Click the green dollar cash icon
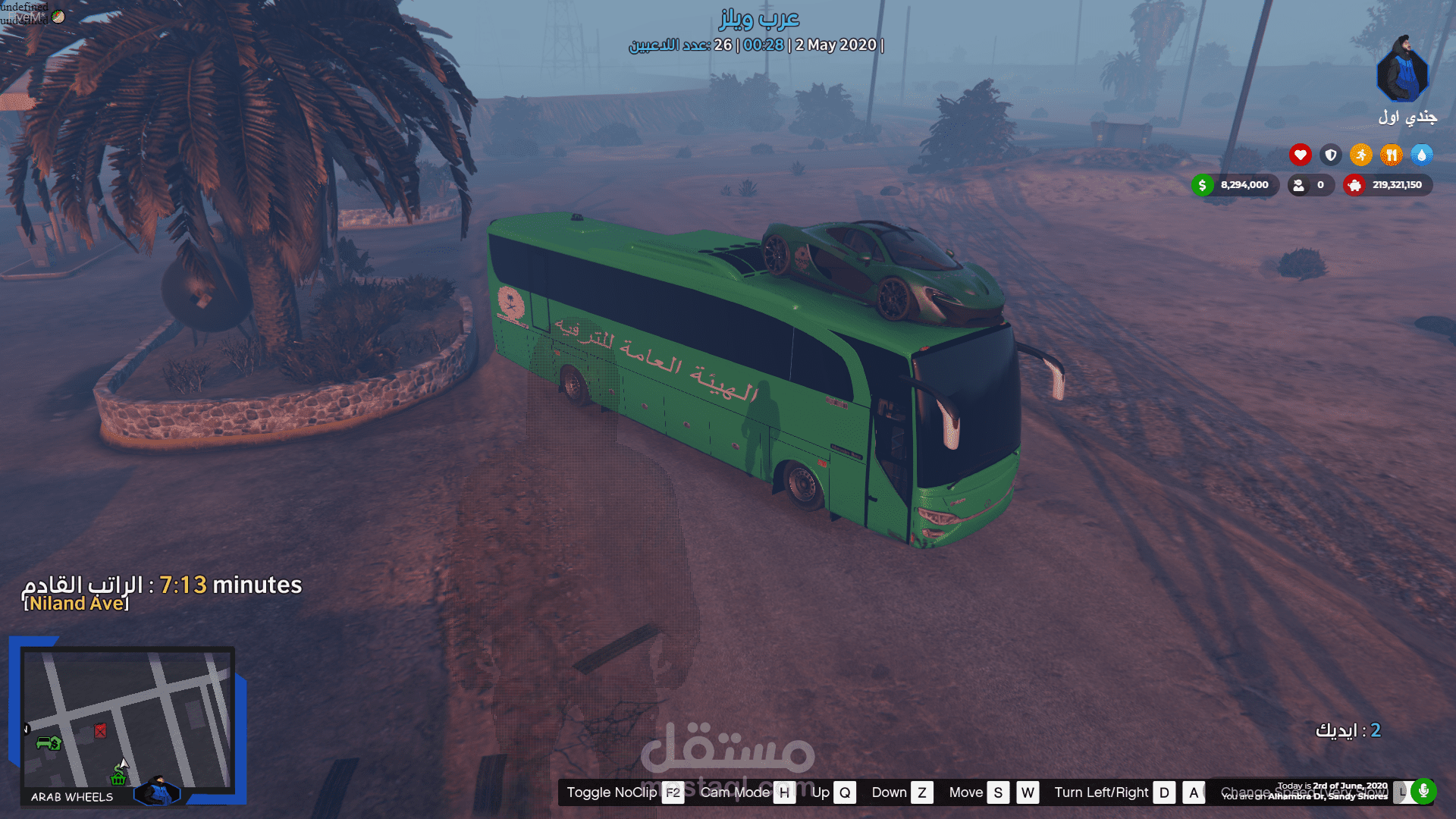Image resolution: width=1456 pixels, height=819 pixels. pos(1202,185)
